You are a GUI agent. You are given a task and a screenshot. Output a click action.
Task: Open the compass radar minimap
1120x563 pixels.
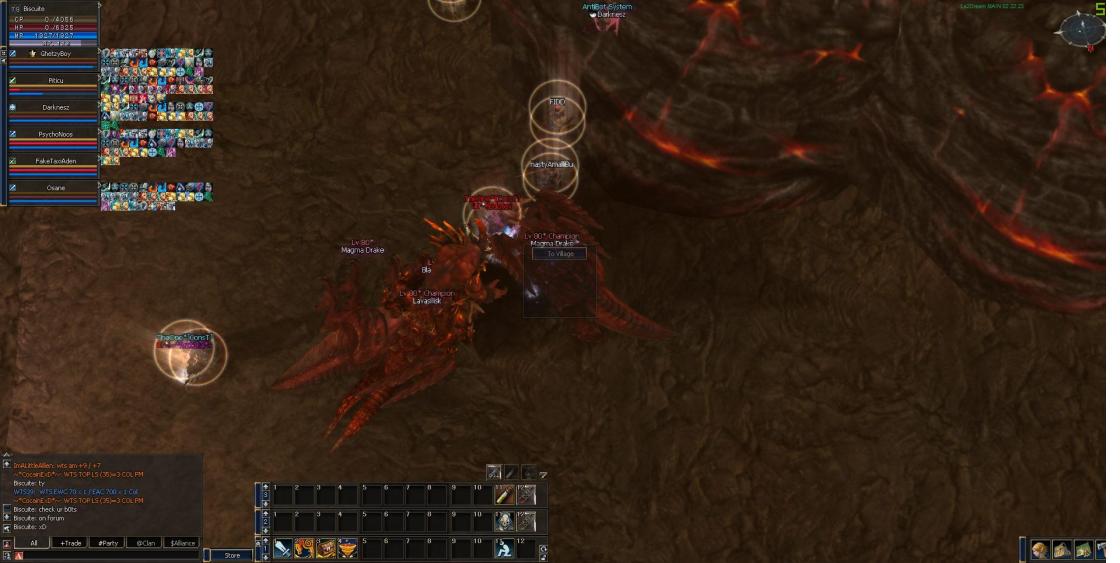[1083, 30]
